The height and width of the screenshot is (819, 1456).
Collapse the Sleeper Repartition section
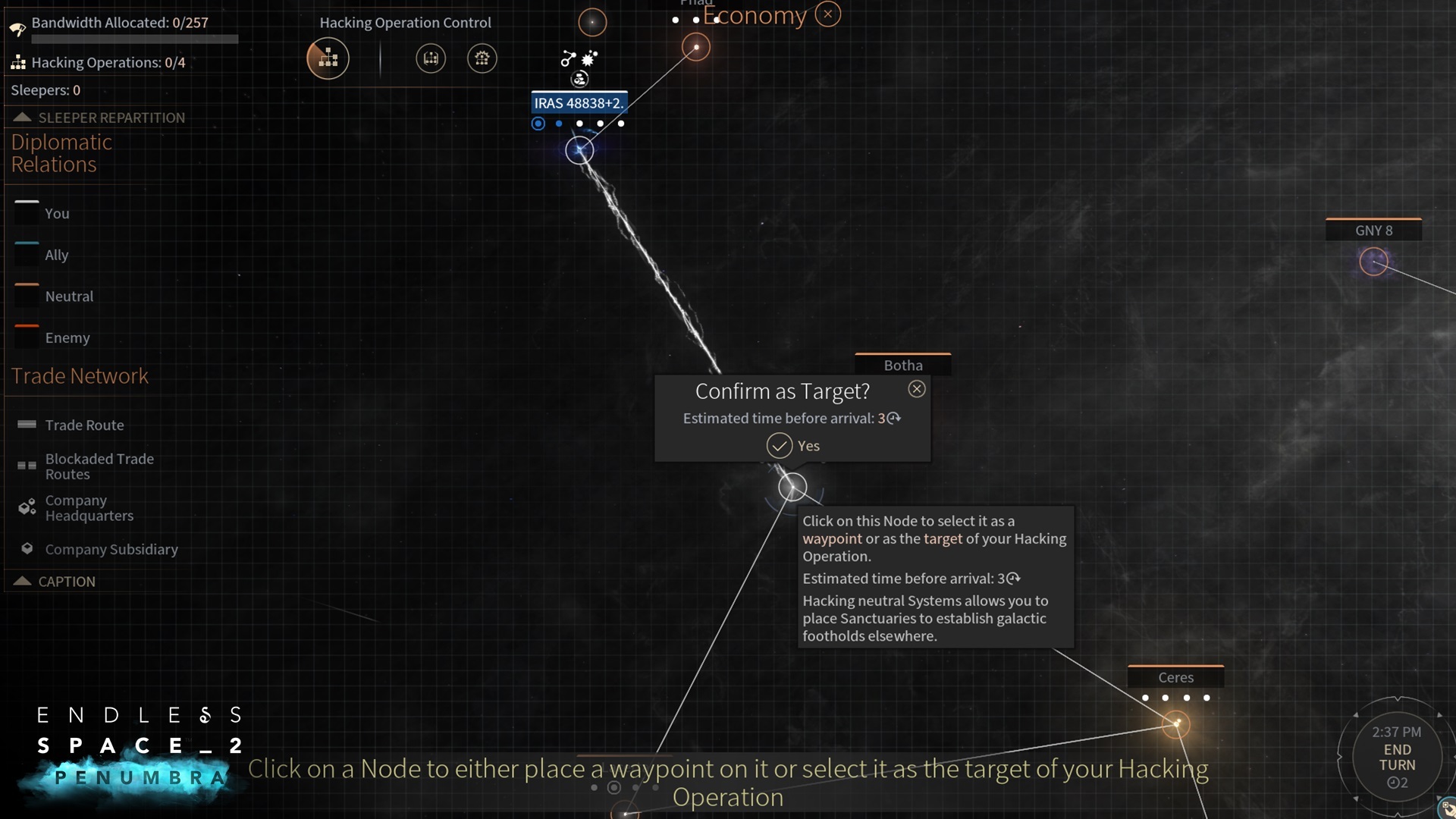pos(22,118)
